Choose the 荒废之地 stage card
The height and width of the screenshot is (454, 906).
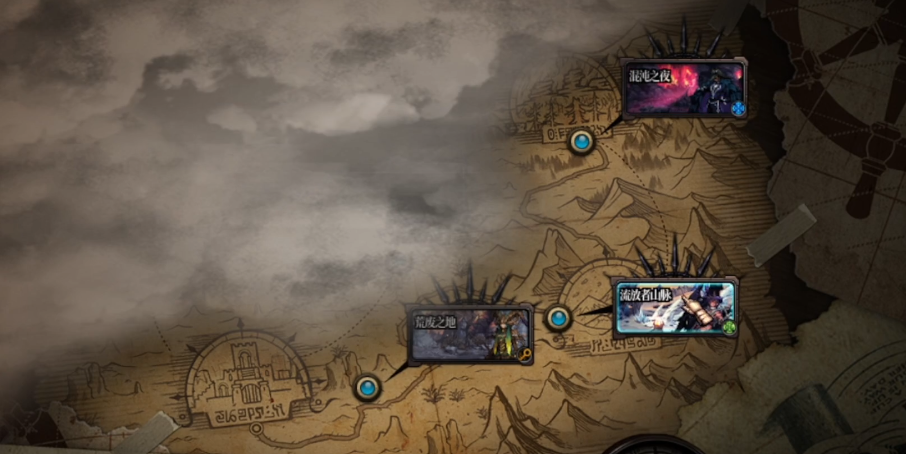click(x=468, y=334)
